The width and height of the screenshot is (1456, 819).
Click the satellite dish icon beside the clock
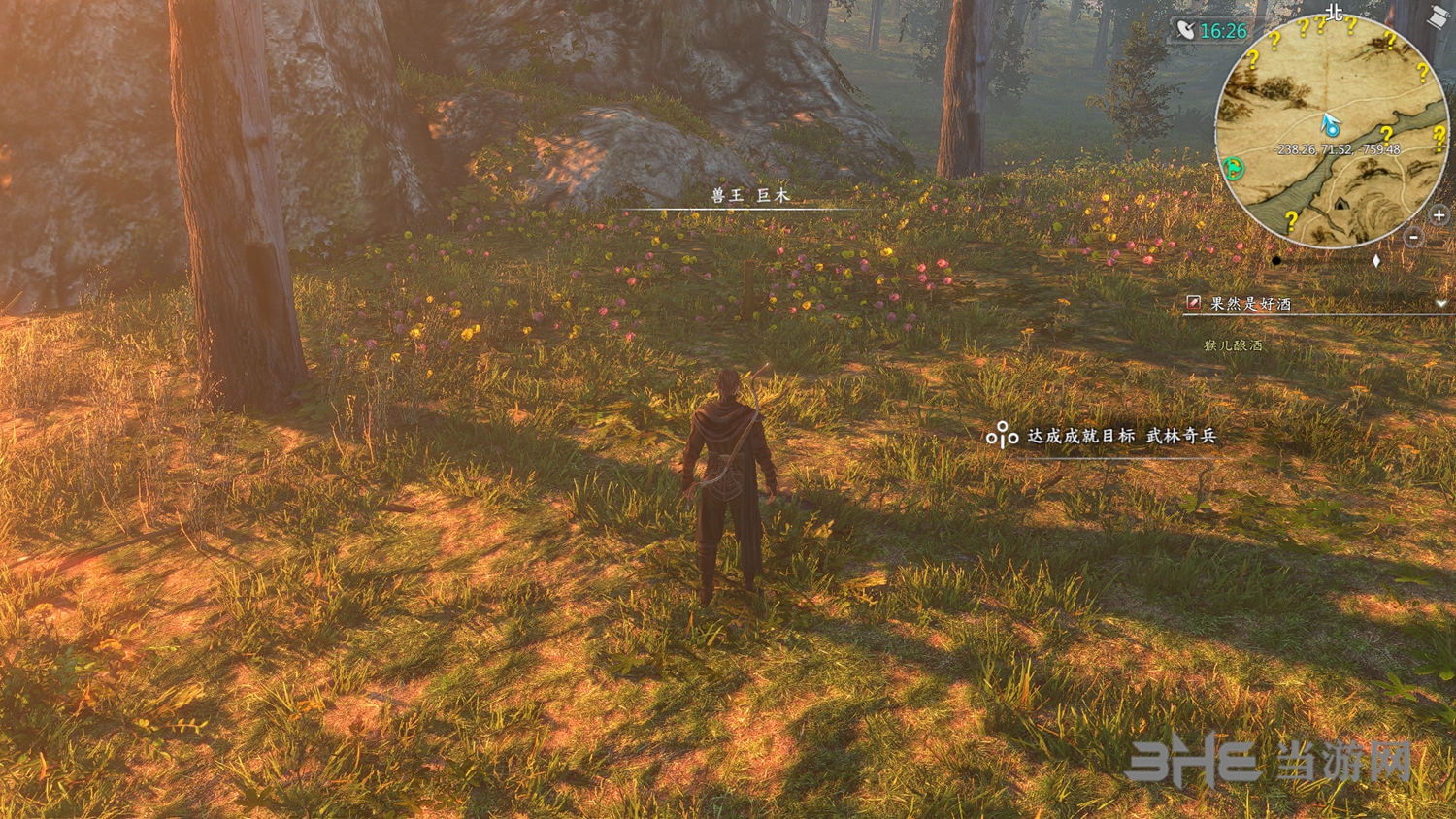(x=1185, y=30)
